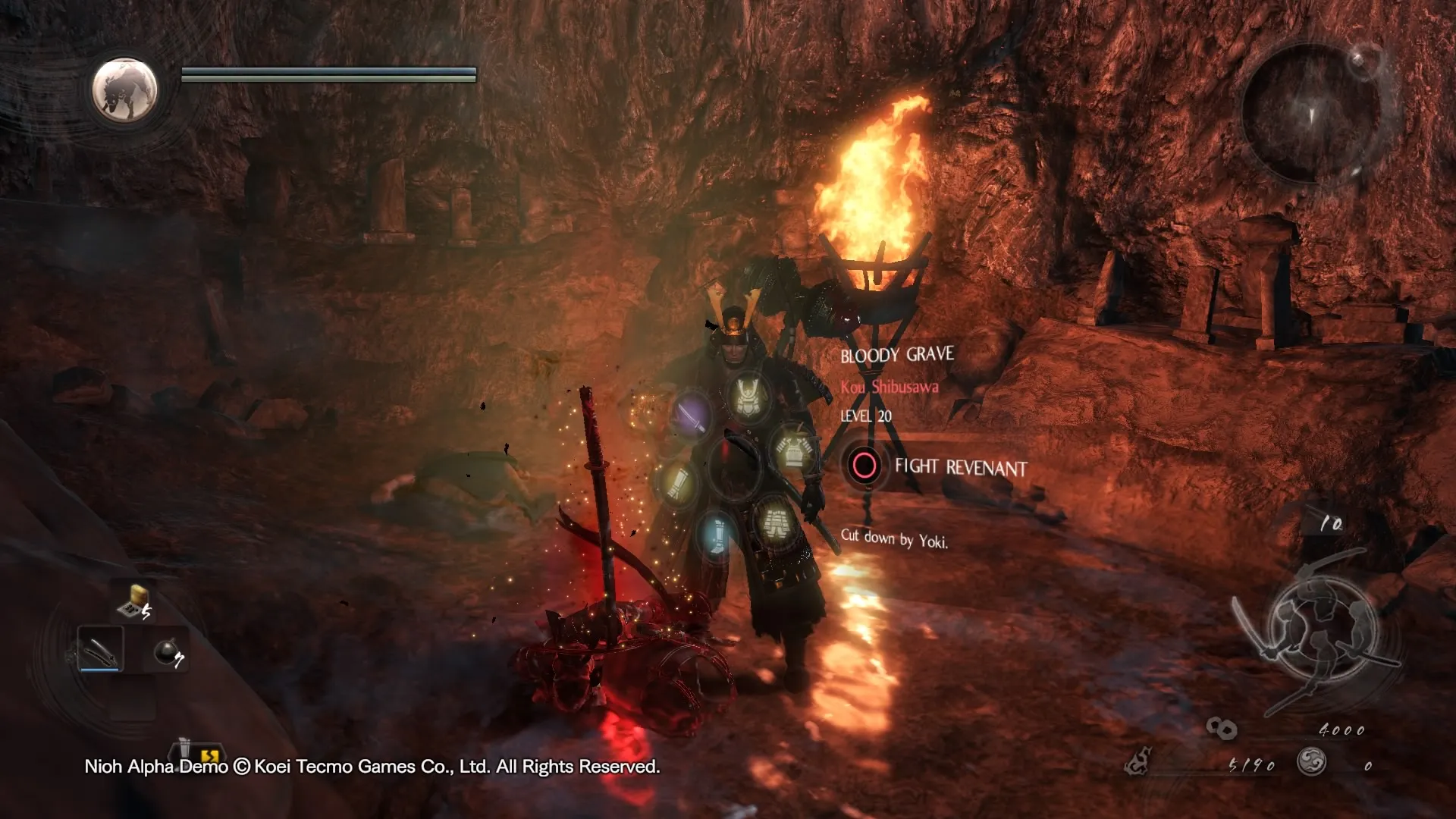Inspect the revenant's purple katana icon
The width and height of the screenshot is (1456, 819).
pos(690,415)
